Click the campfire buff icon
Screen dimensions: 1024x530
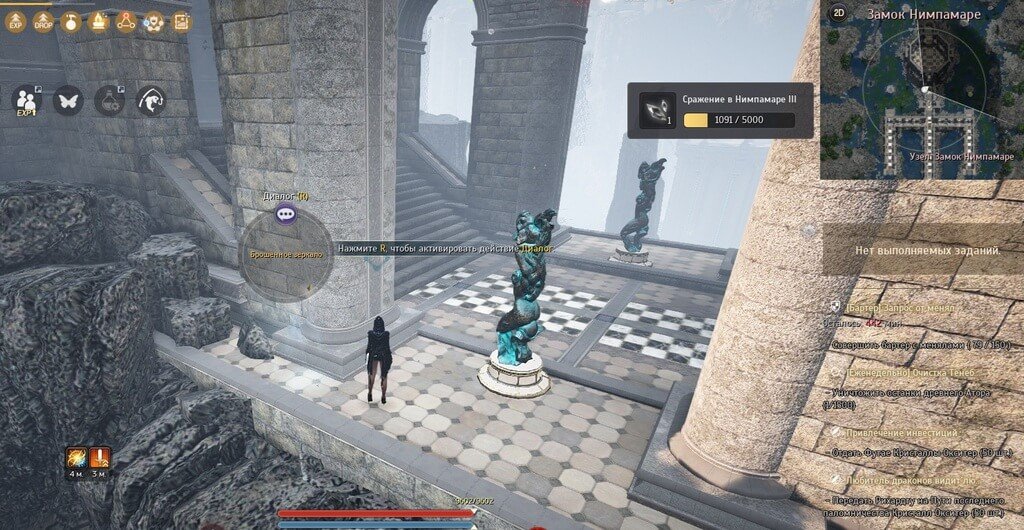click(98, 21)
